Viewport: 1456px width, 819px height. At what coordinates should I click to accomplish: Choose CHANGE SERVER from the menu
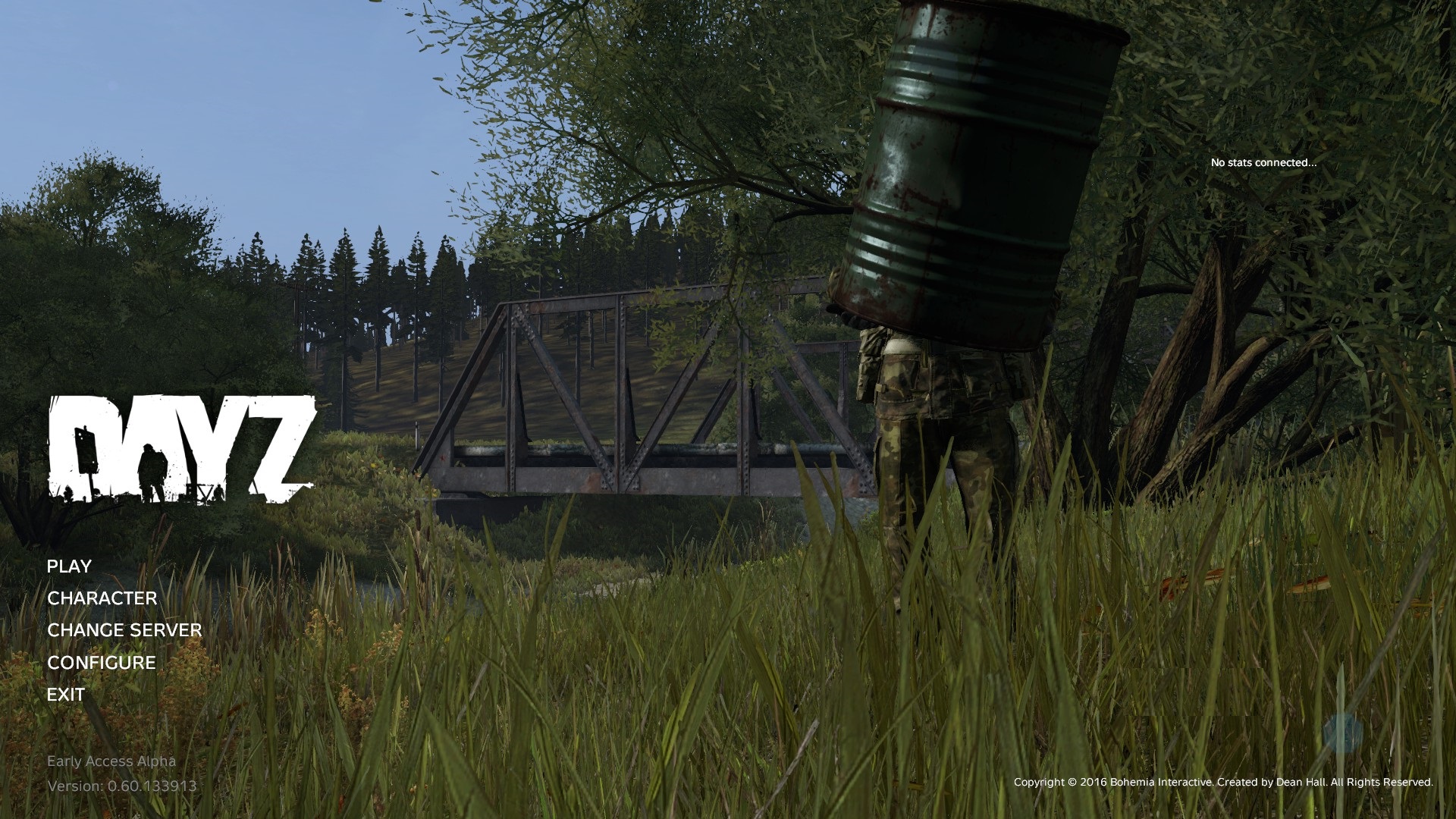click(x=124, y=630)
